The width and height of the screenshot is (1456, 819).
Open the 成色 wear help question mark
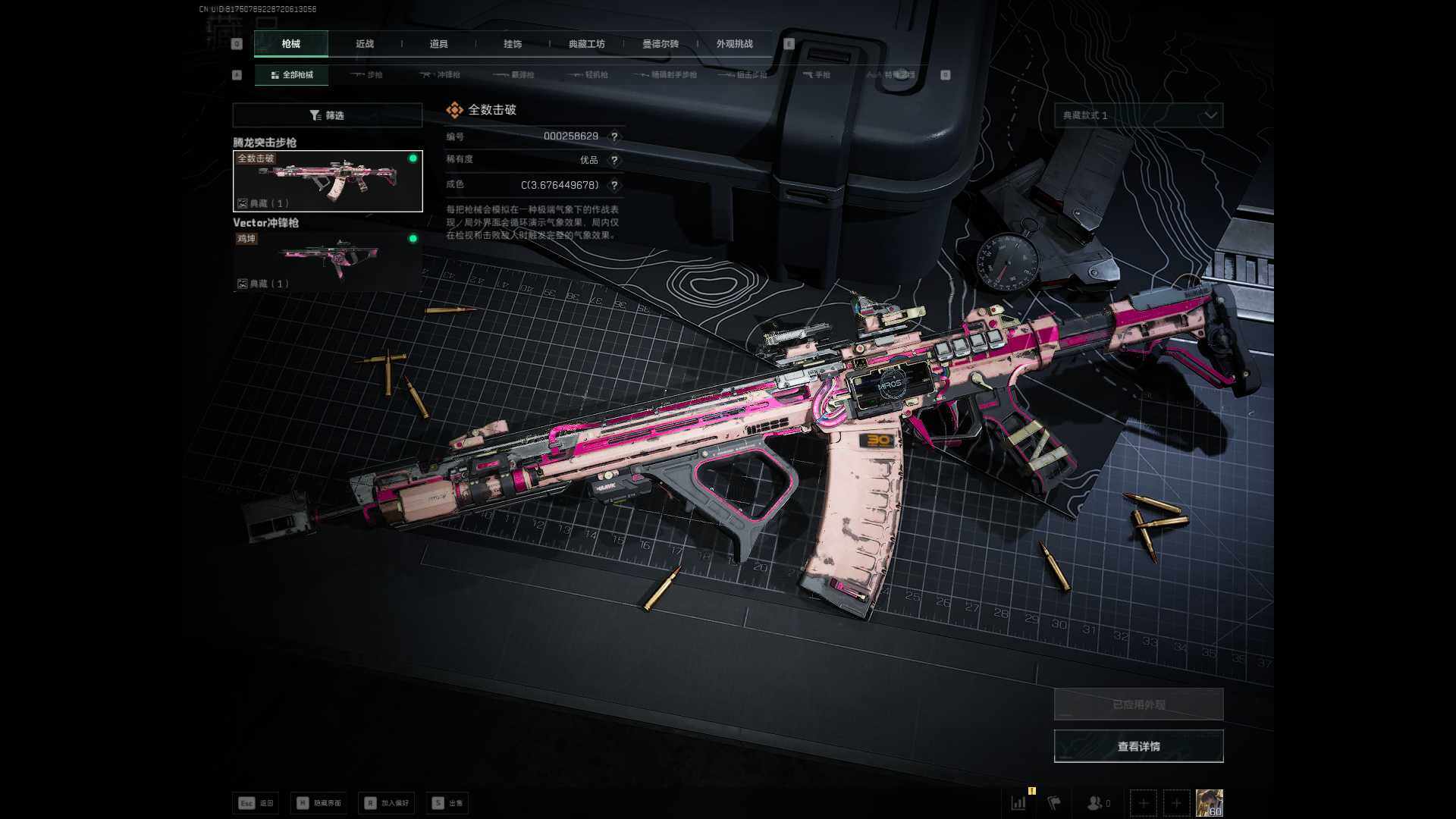coord(614,185)
